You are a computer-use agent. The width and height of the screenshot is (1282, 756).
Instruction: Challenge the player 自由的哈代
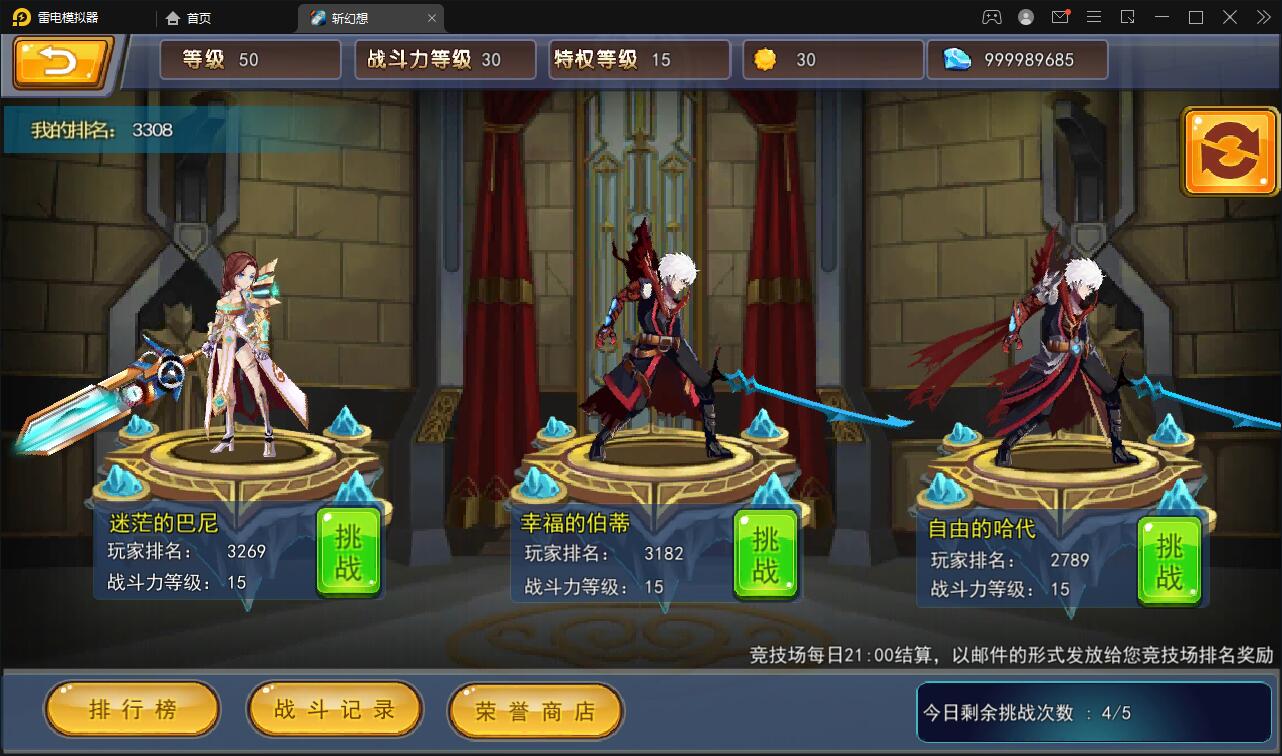[1168, 560]
